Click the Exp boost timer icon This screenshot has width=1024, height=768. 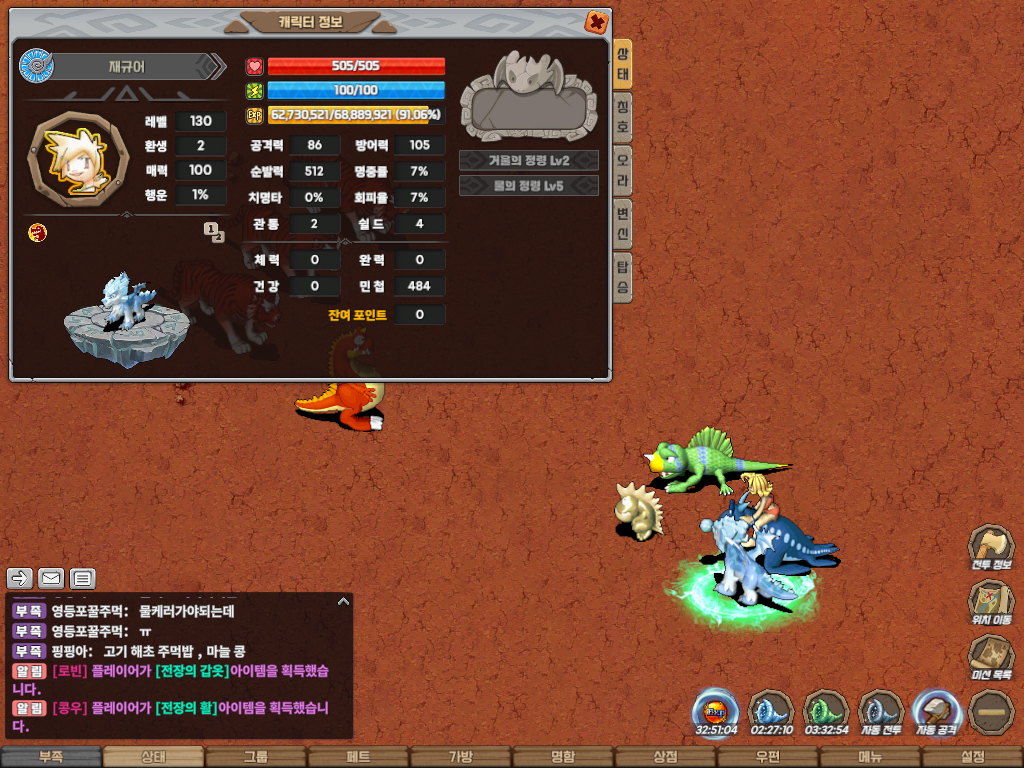click(716, 712)
